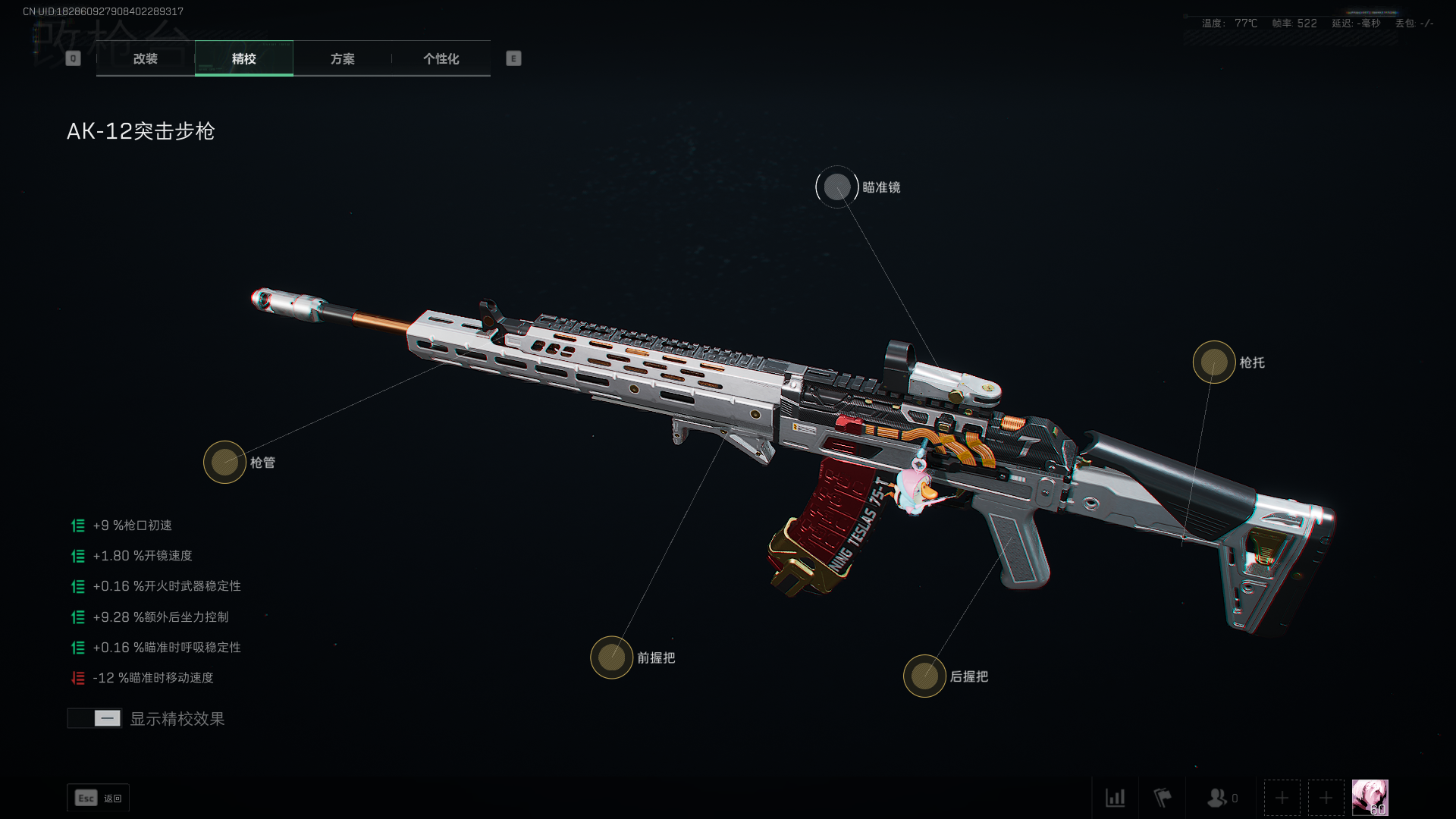This screenshot has height=819, width=1456.
Task: Select the 精校 tab
Action: coord(243,58)
